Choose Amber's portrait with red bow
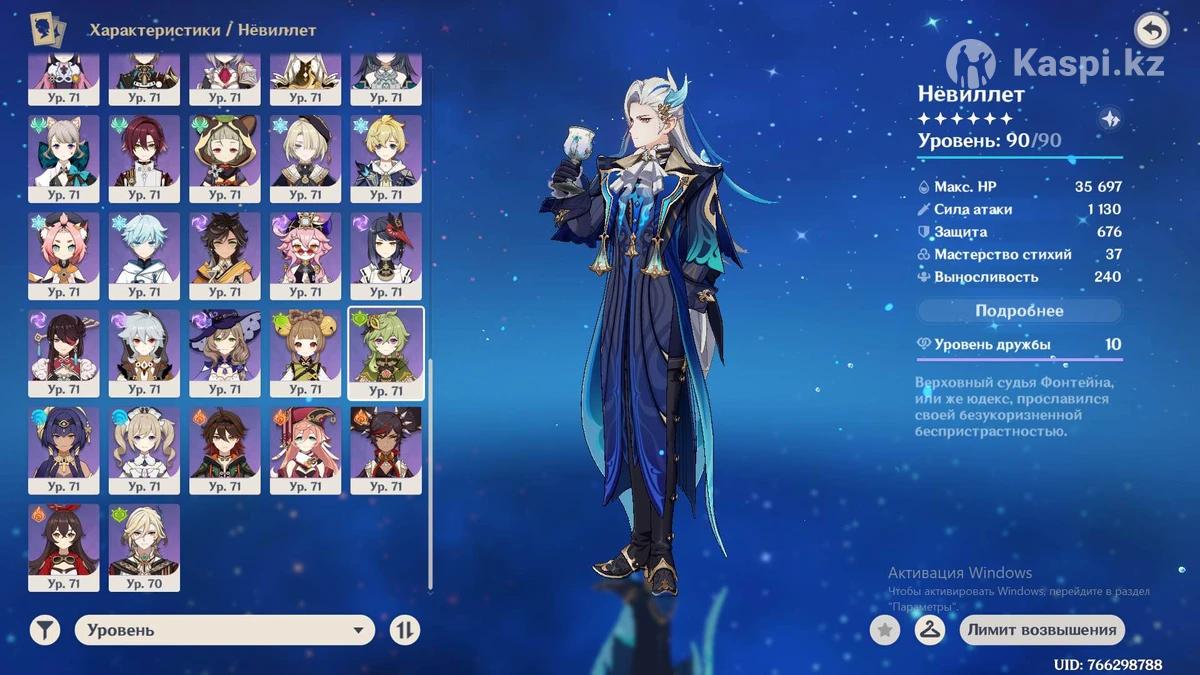Viewport: 1200px width, 675px height. 64,547
